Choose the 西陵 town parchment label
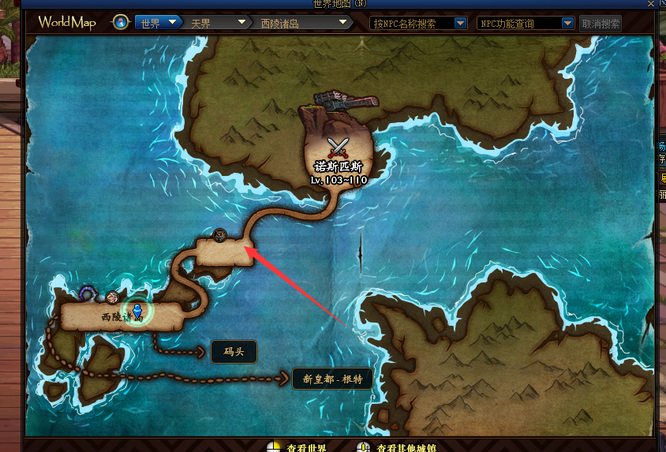The width and height of the screenshot is (666, 452). pyautogui.click(x=120, y=316)
